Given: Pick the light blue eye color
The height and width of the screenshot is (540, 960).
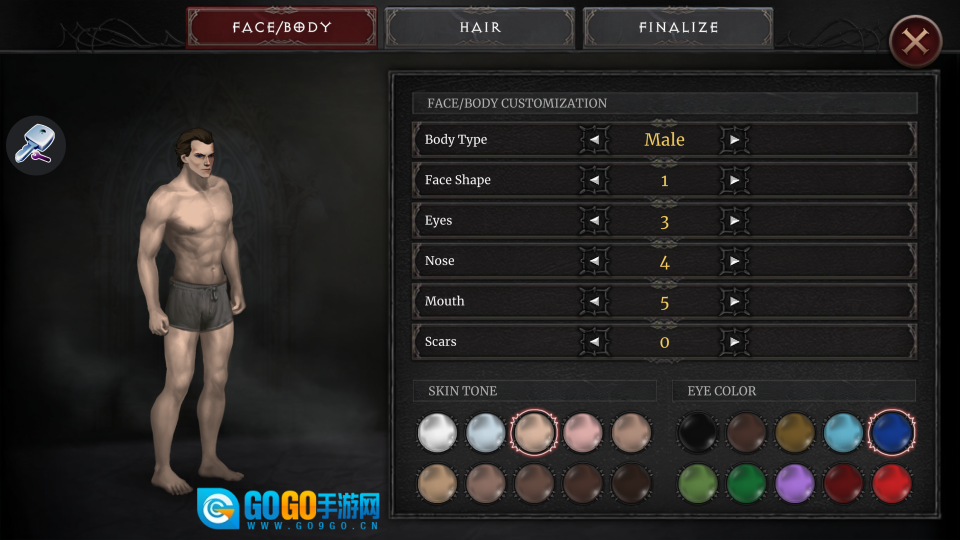Looking at the screenshot, I should (x=843, y=433).
